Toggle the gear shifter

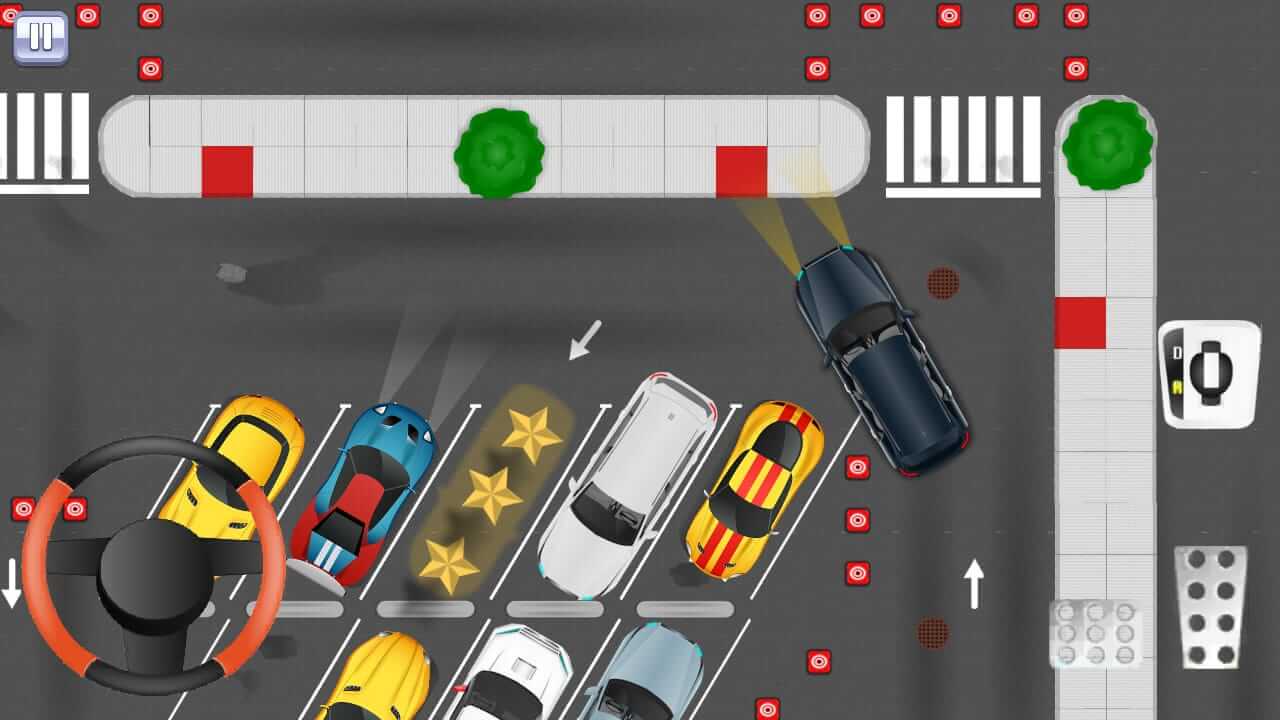[1209, 374]
